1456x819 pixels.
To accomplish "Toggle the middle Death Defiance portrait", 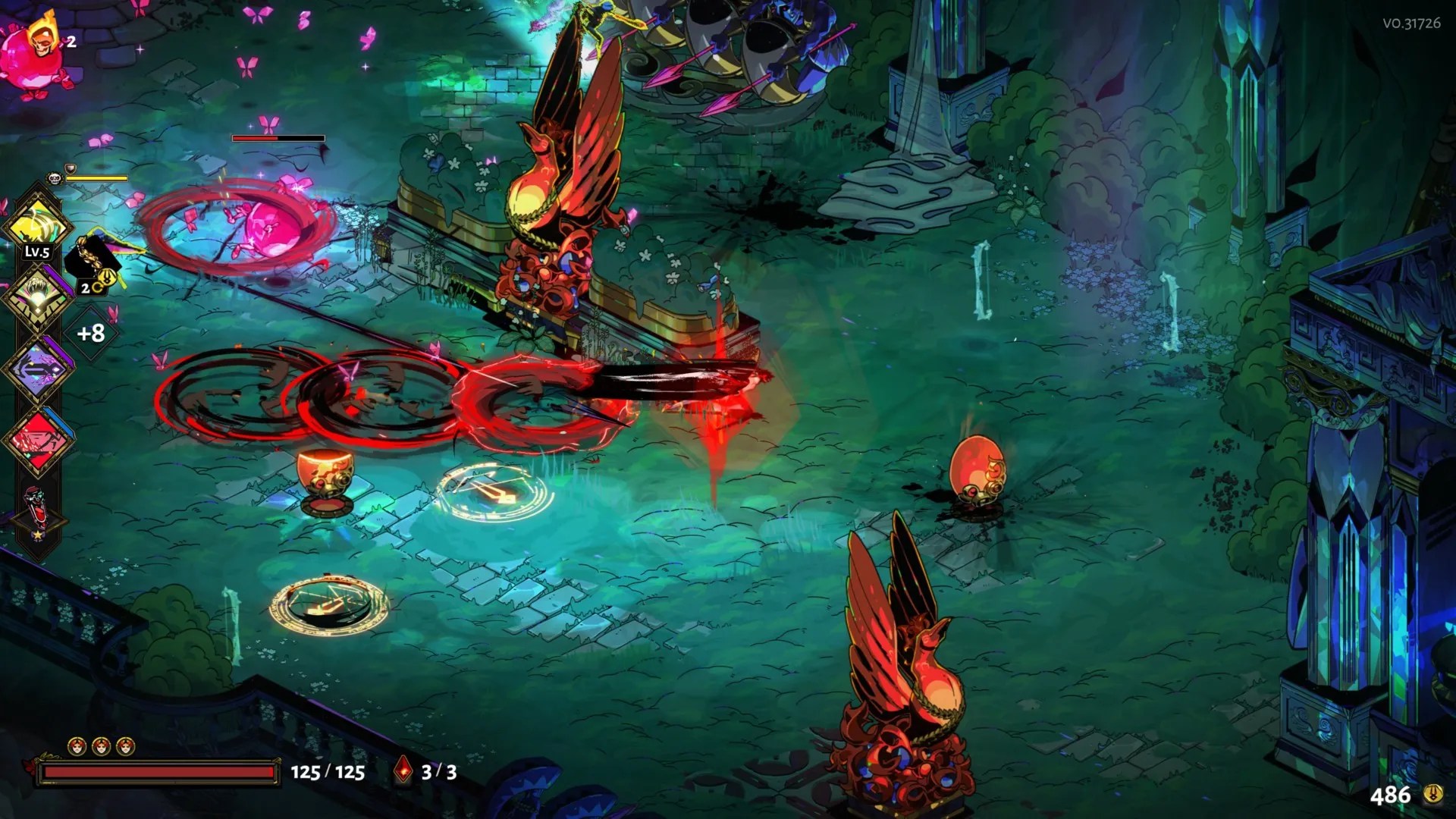I will click(101, 746).
